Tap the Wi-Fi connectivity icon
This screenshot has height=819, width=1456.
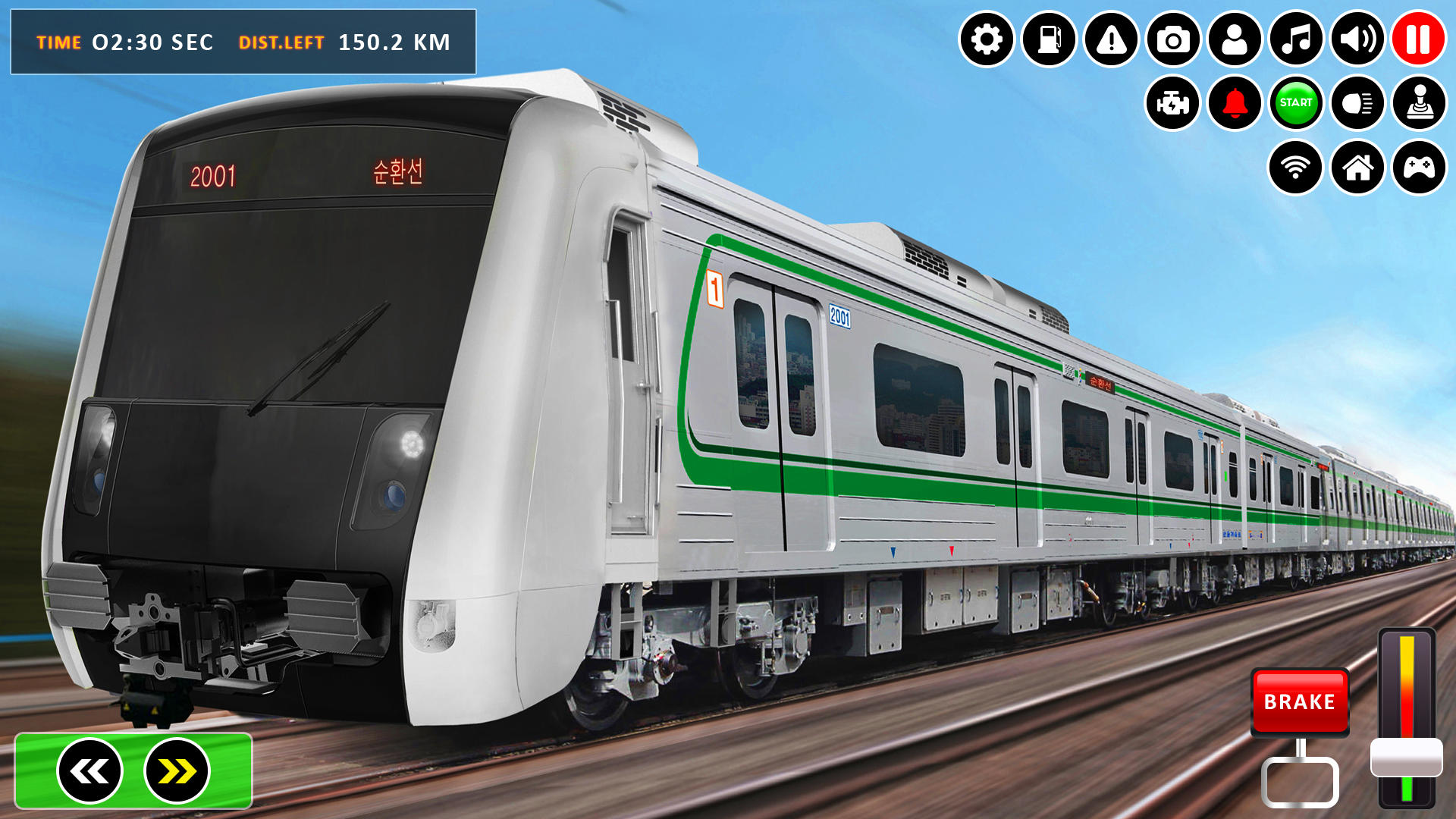tap(1296, 167)
